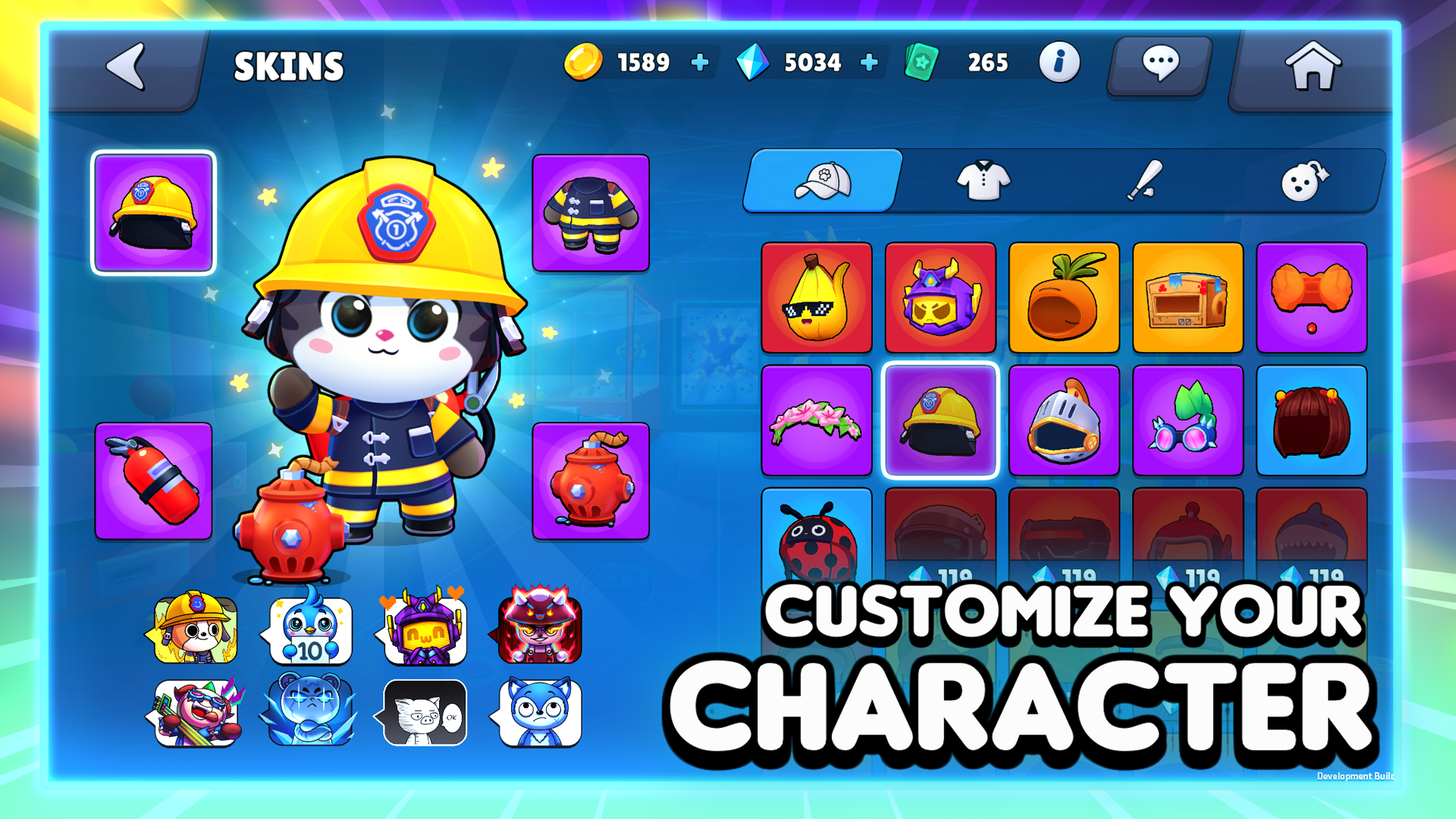The image size is (1456, 819).
Task: Switch to the shirt customization category
Action: (984, 180)
